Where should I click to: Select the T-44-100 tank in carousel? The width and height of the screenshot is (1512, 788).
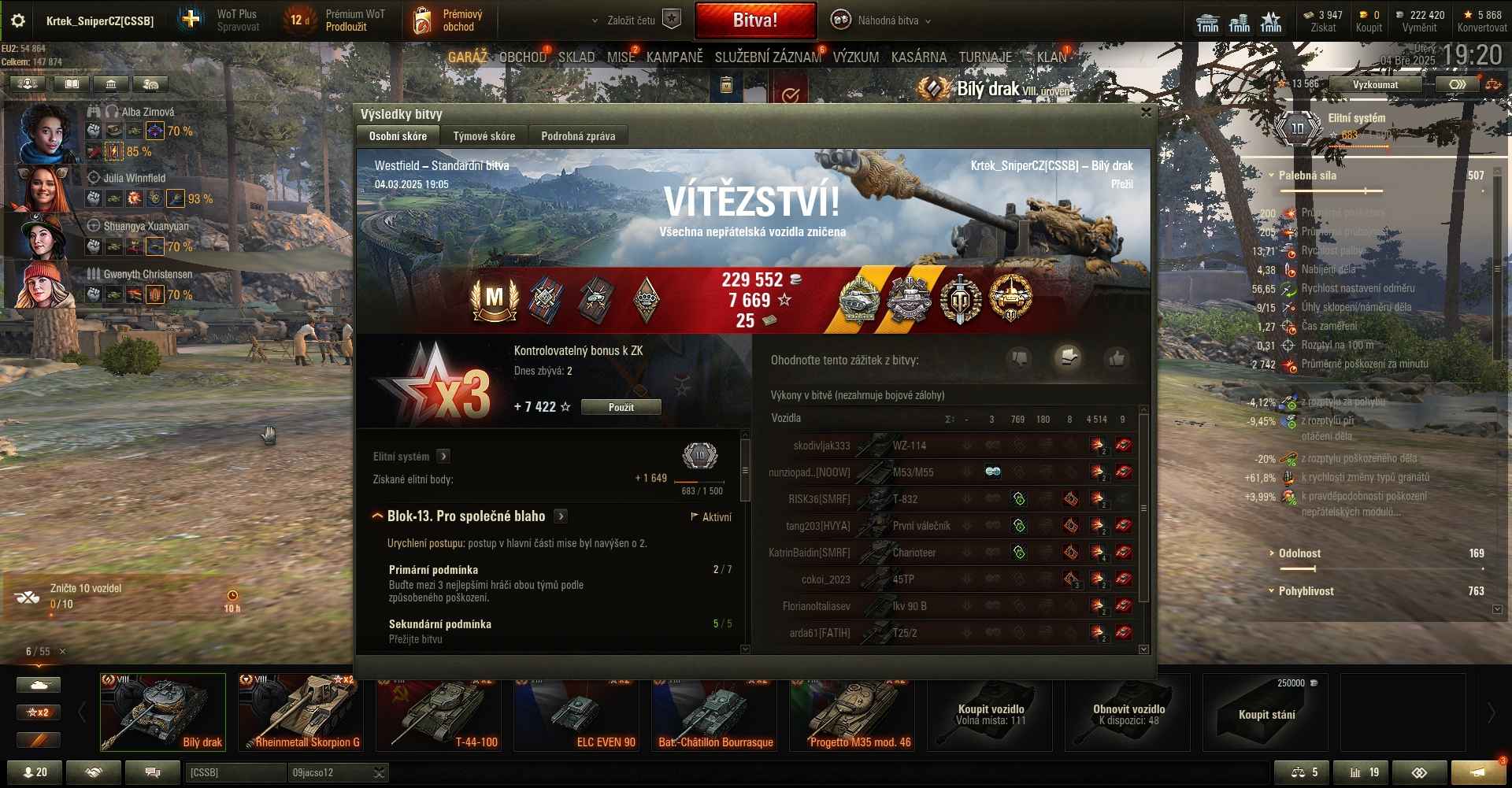point(439,712)
